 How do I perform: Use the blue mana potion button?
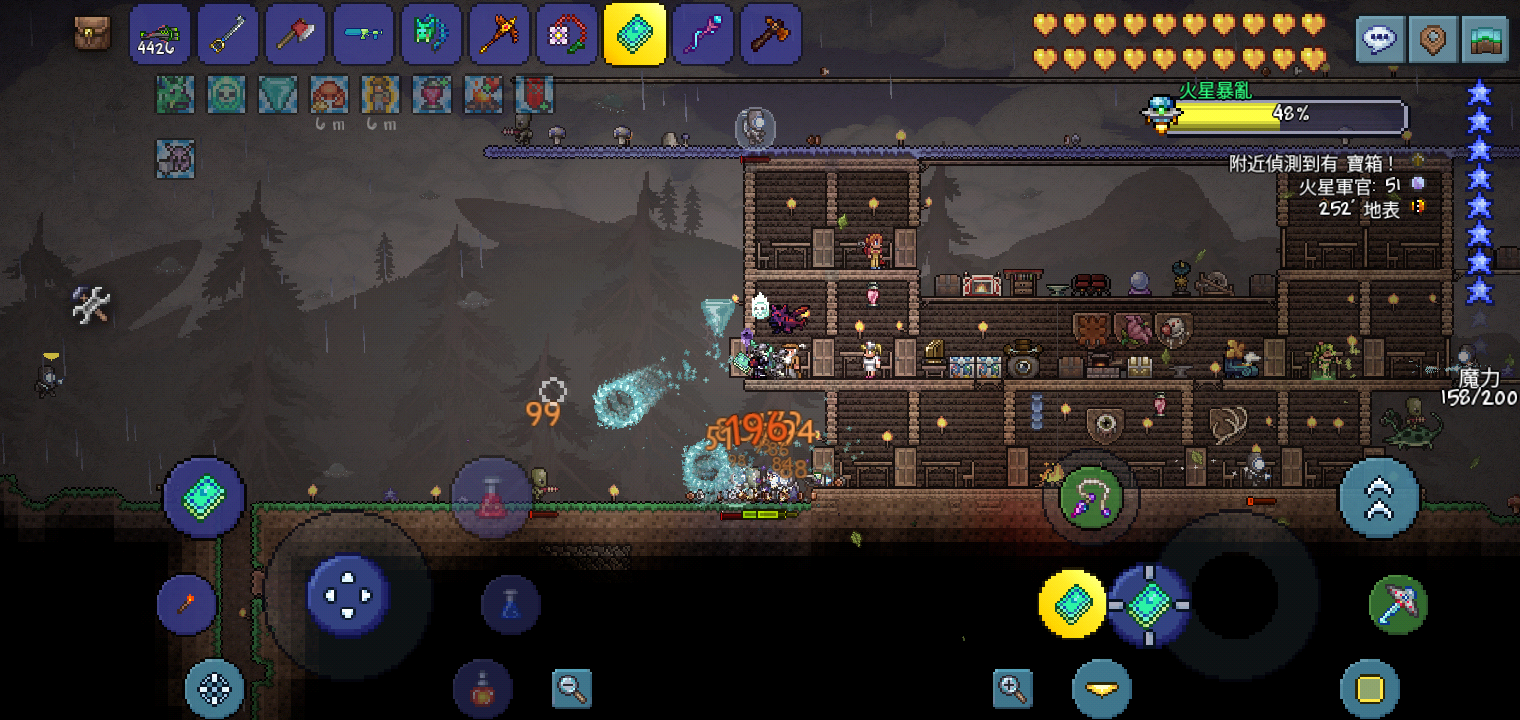pos(510,604)
